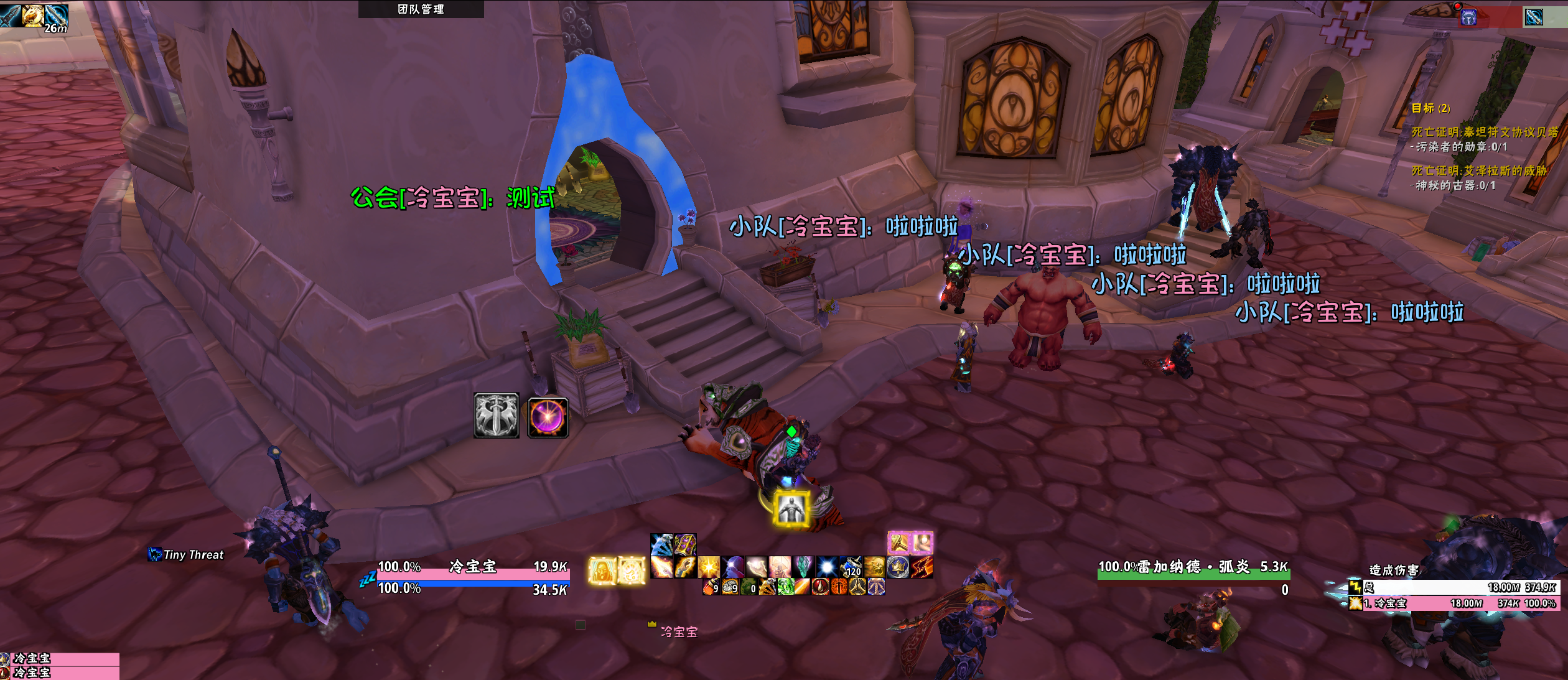
Task: Click the golden horse buff icon
Action: click(33, 15)
